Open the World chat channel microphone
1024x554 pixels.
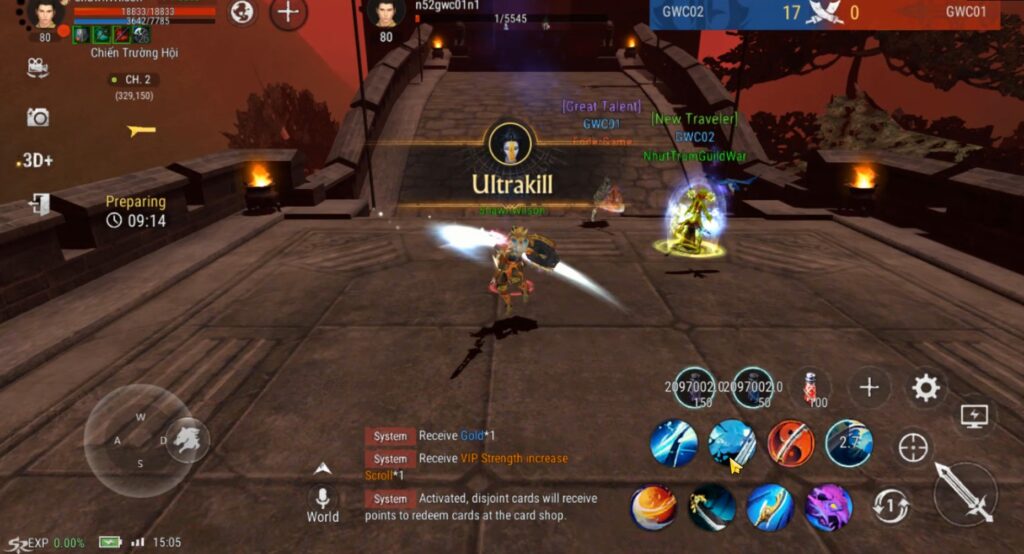322,499
